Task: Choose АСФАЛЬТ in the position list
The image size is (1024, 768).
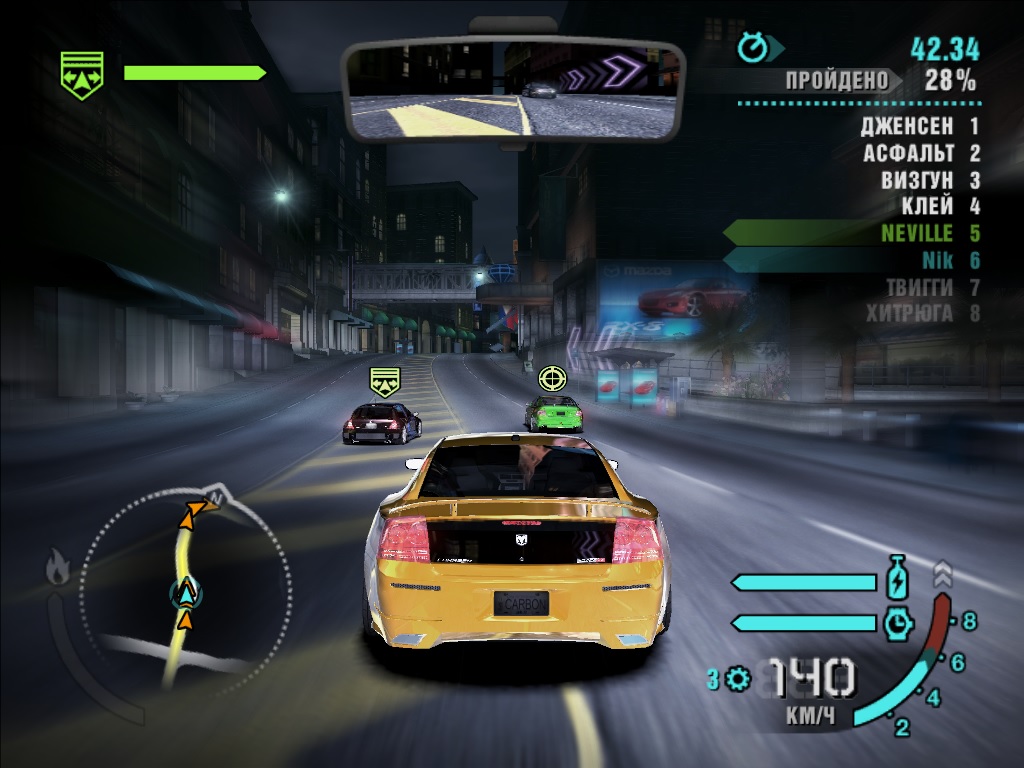Action: [x=908, y=154]
